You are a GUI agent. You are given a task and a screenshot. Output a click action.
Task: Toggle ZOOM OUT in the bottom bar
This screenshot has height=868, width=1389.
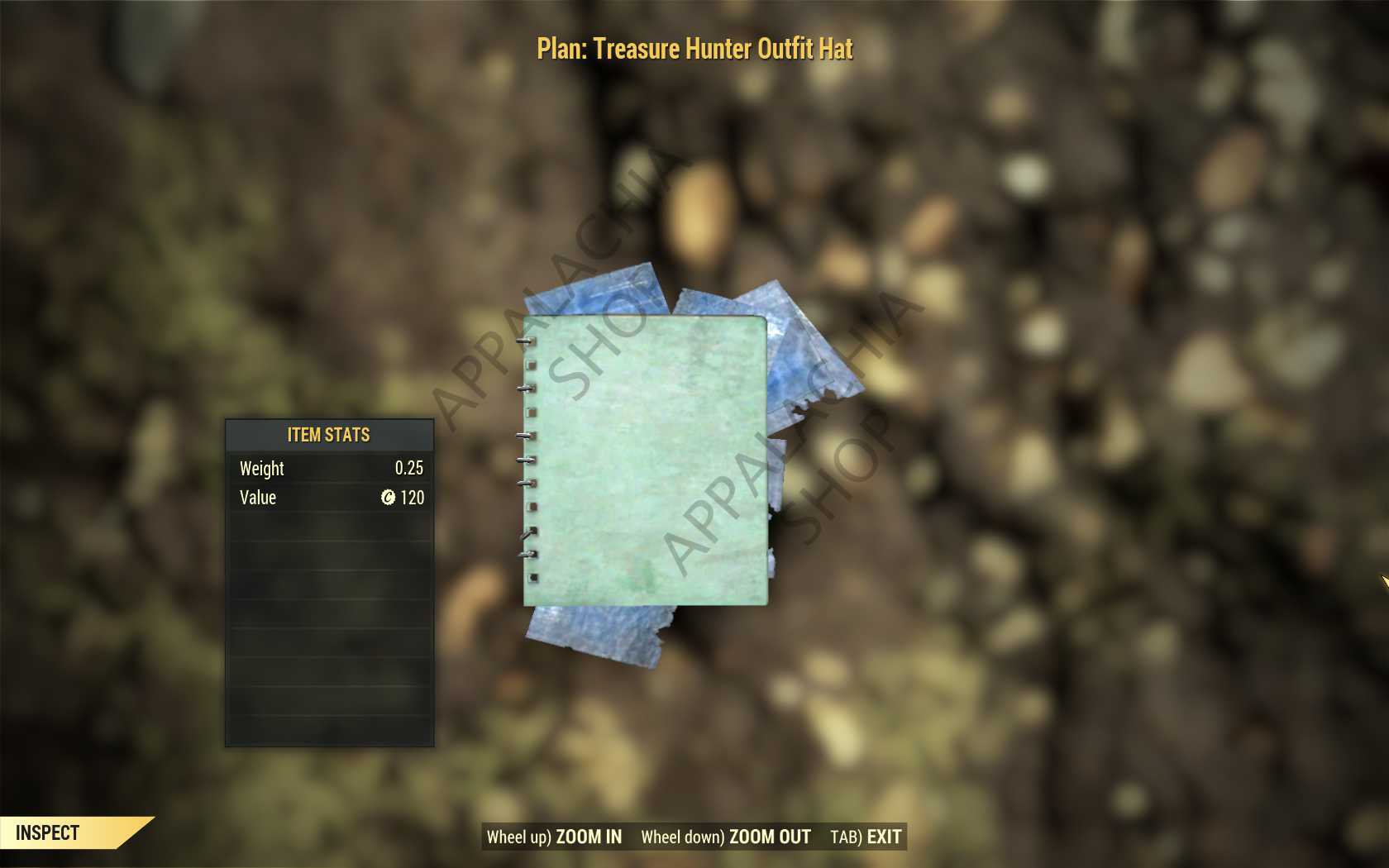(768, 837)
